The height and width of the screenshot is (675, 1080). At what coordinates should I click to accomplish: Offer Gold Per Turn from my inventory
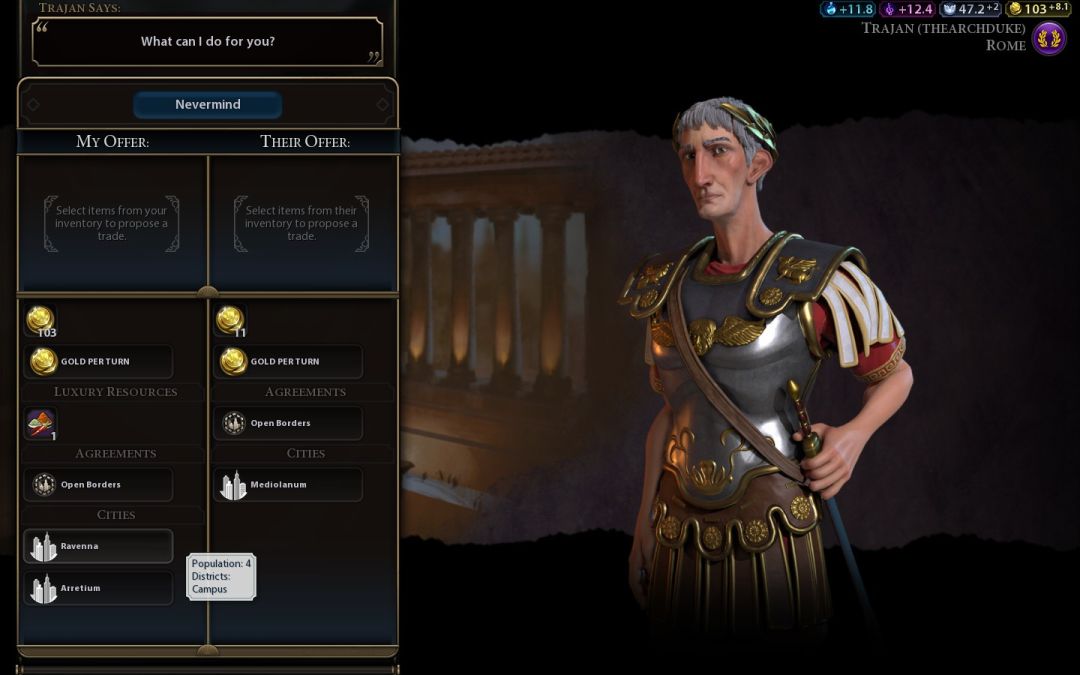point(98,361)
